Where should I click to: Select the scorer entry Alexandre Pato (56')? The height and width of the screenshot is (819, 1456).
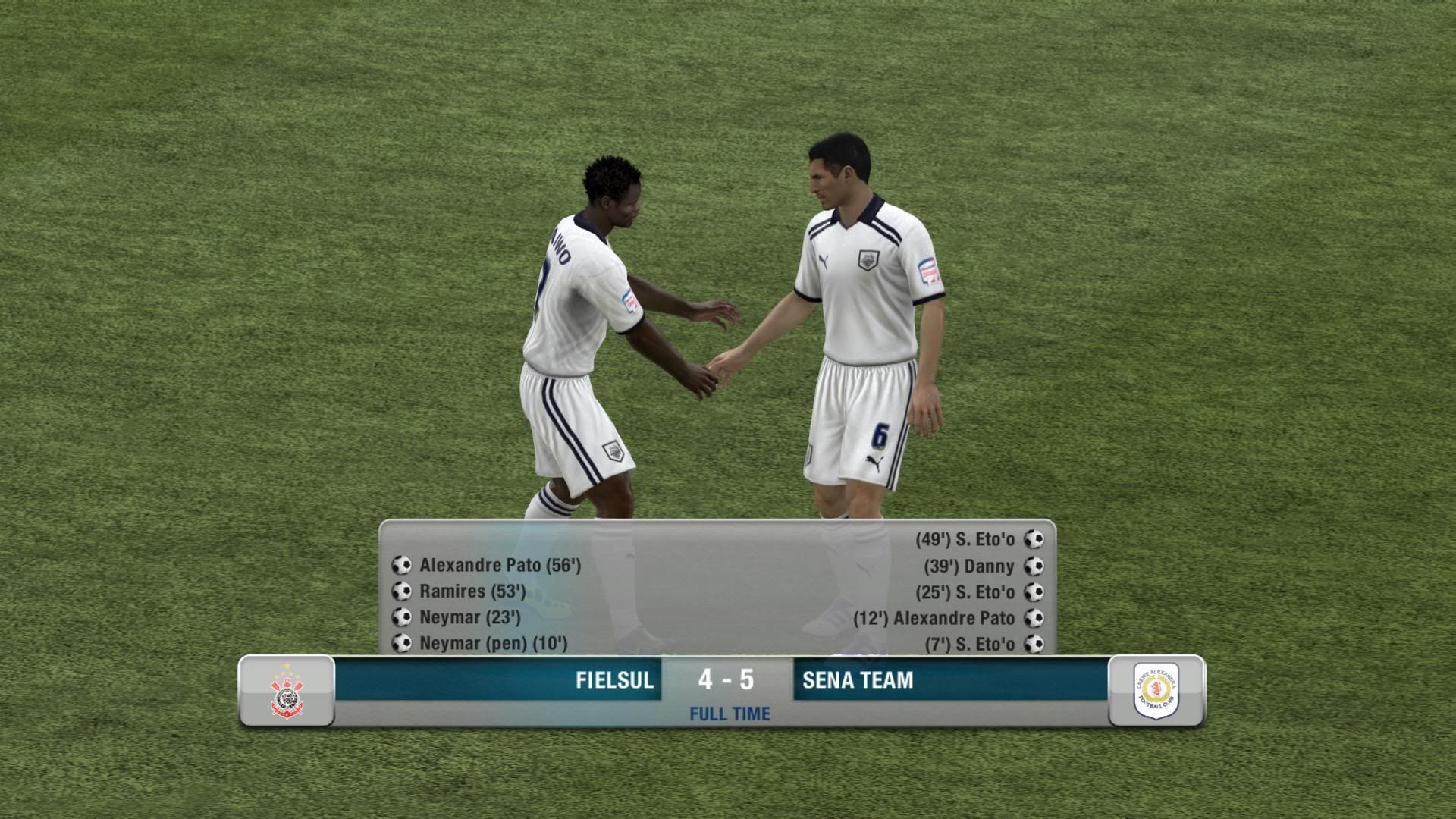pos(500,565)
